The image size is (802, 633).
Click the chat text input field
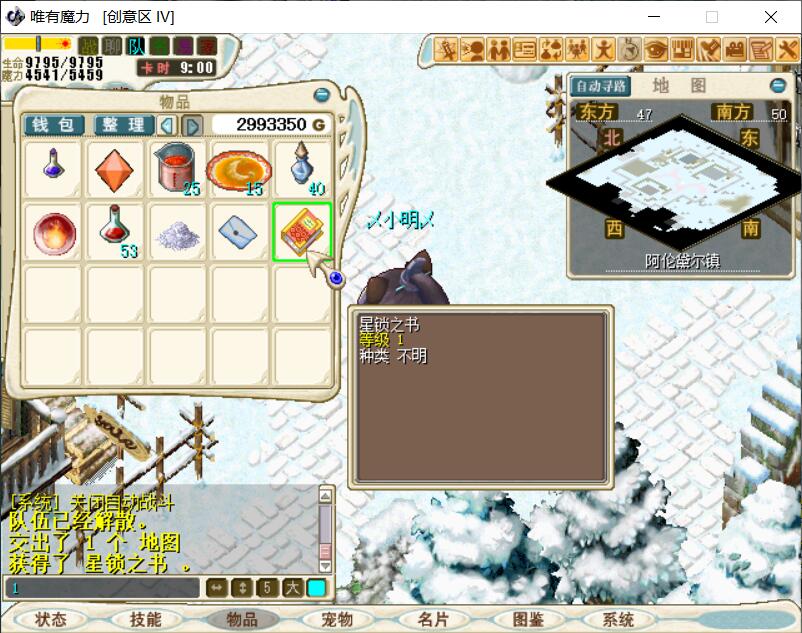point(100,588)
